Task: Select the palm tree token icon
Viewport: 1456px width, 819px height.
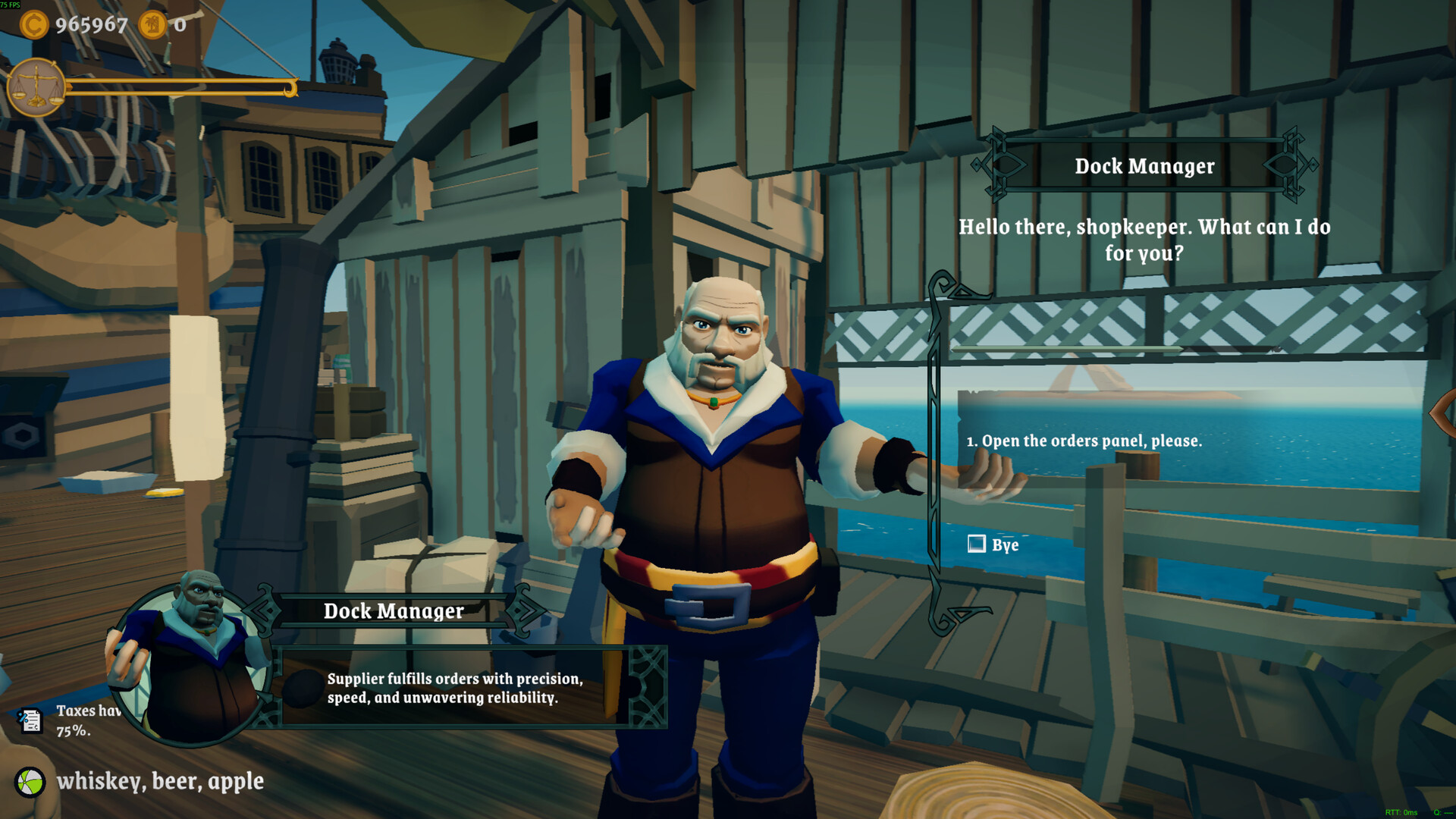Action: [x=152, y=25]
